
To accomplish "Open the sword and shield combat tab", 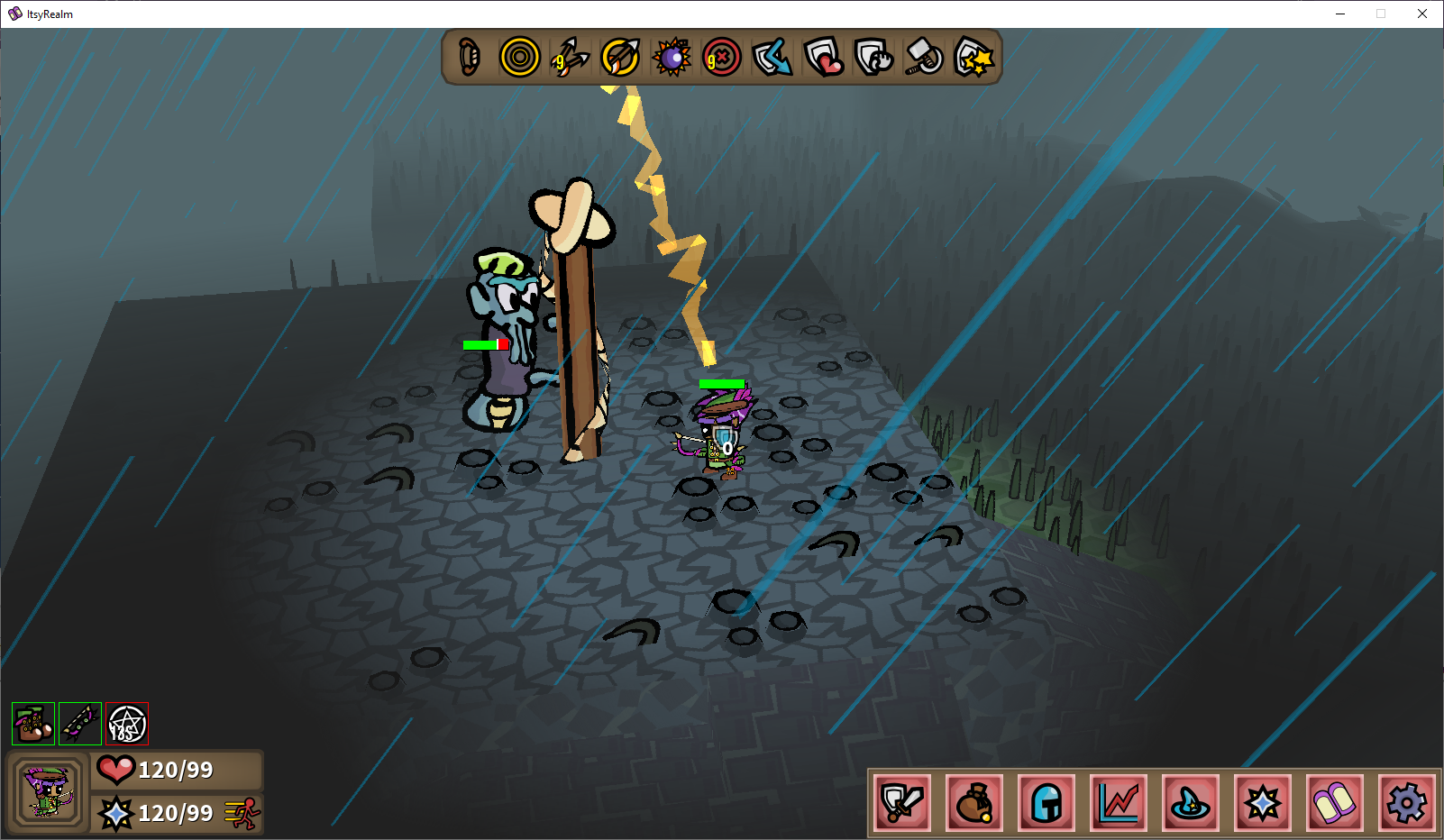I will (x=902, y=802).
